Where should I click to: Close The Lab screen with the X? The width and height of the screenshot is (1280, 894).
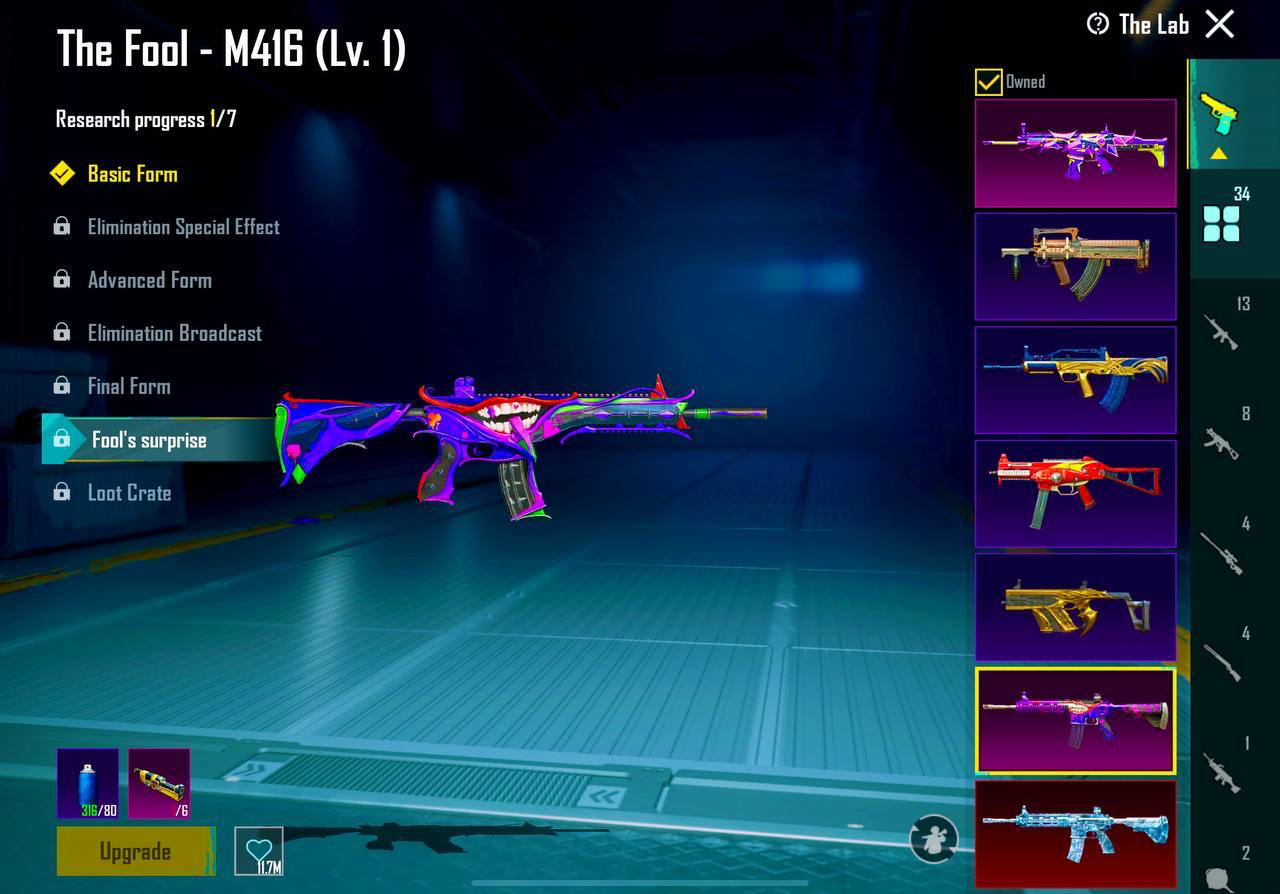pyautogui.click(x=1219, y=24)
